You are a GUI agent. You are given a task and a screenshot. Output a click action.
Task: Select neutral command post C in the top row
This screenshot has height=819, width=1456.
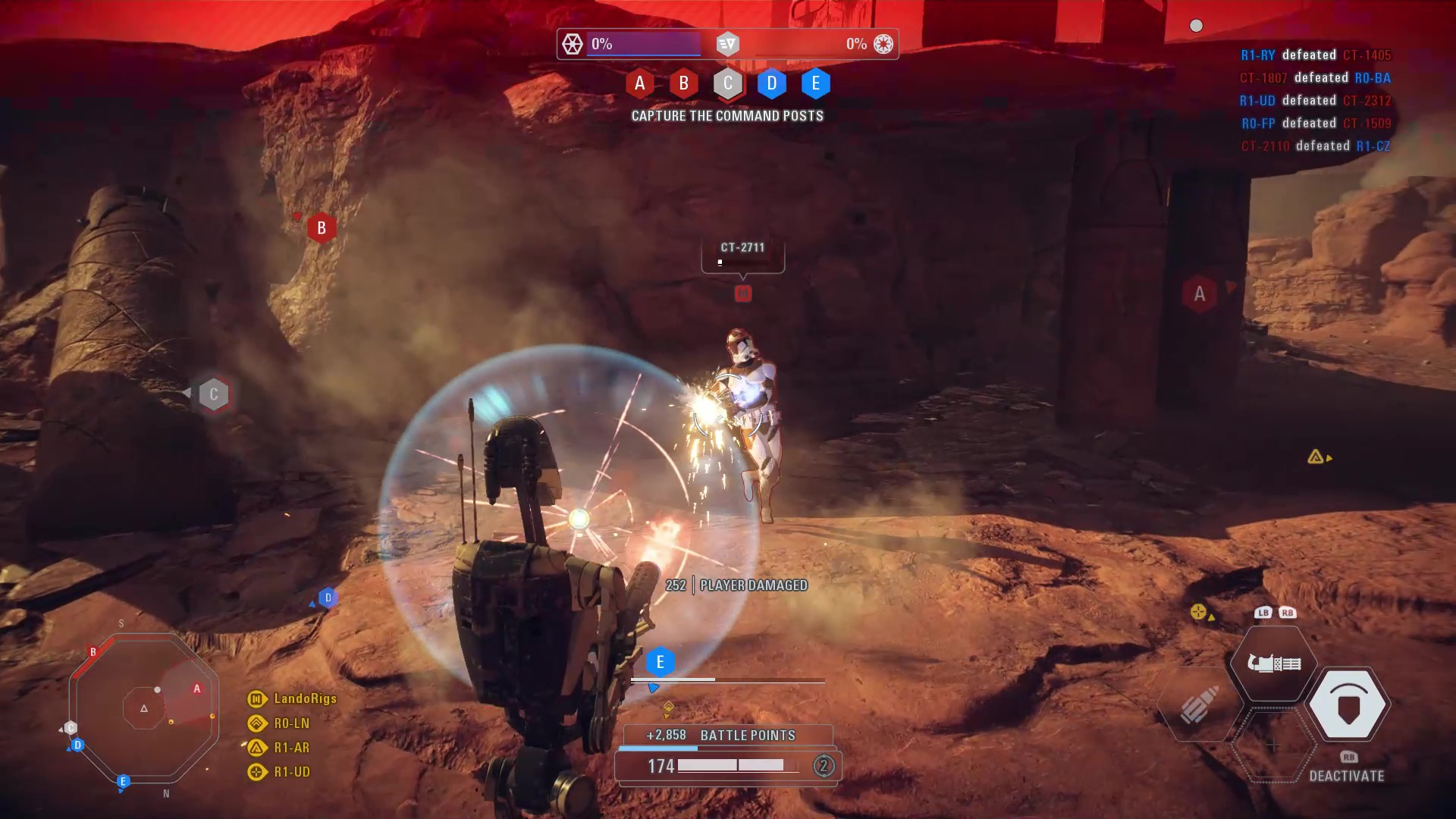pos(727,83)
